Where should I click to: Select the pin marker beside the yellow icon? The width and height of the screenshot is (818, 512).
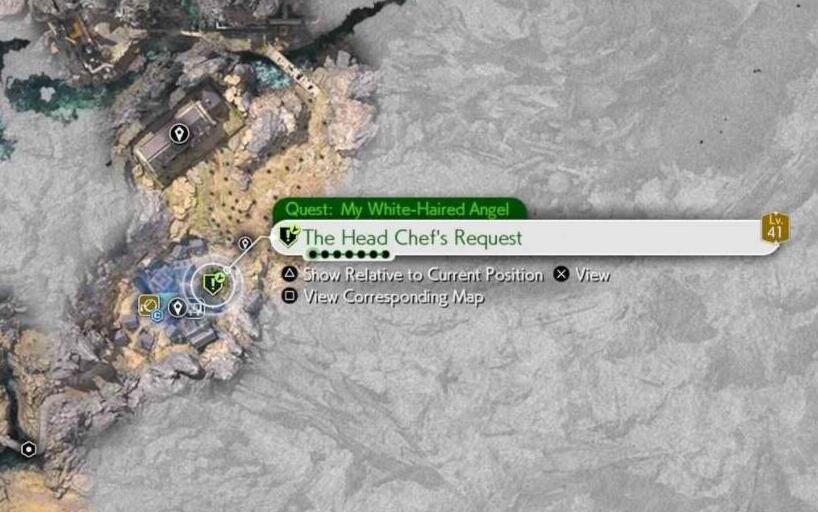pyautogui.click(x=177, y=307)
